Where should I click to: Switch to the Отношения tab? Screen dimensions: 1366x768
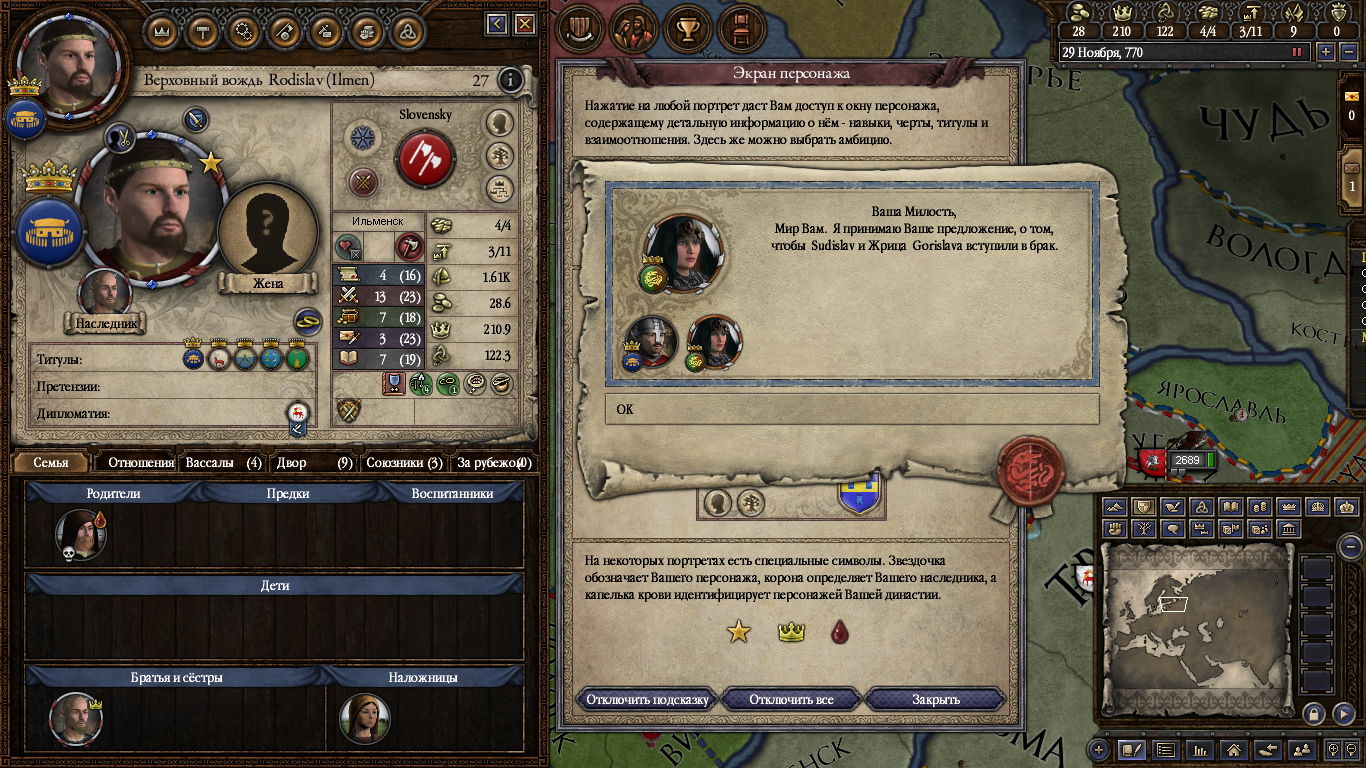coord(141,463)
